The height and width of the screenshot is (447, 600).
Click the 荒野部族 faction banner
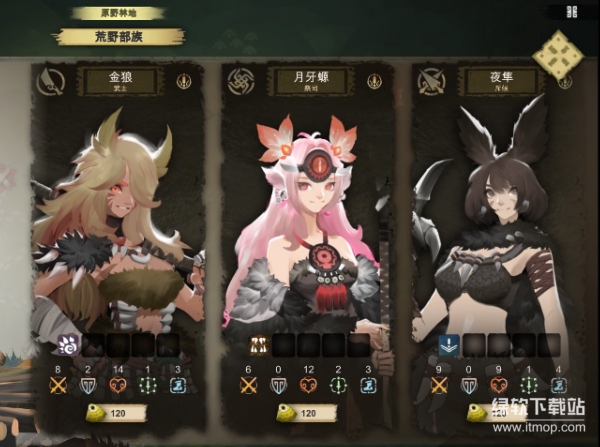click(x=119, y=37)
